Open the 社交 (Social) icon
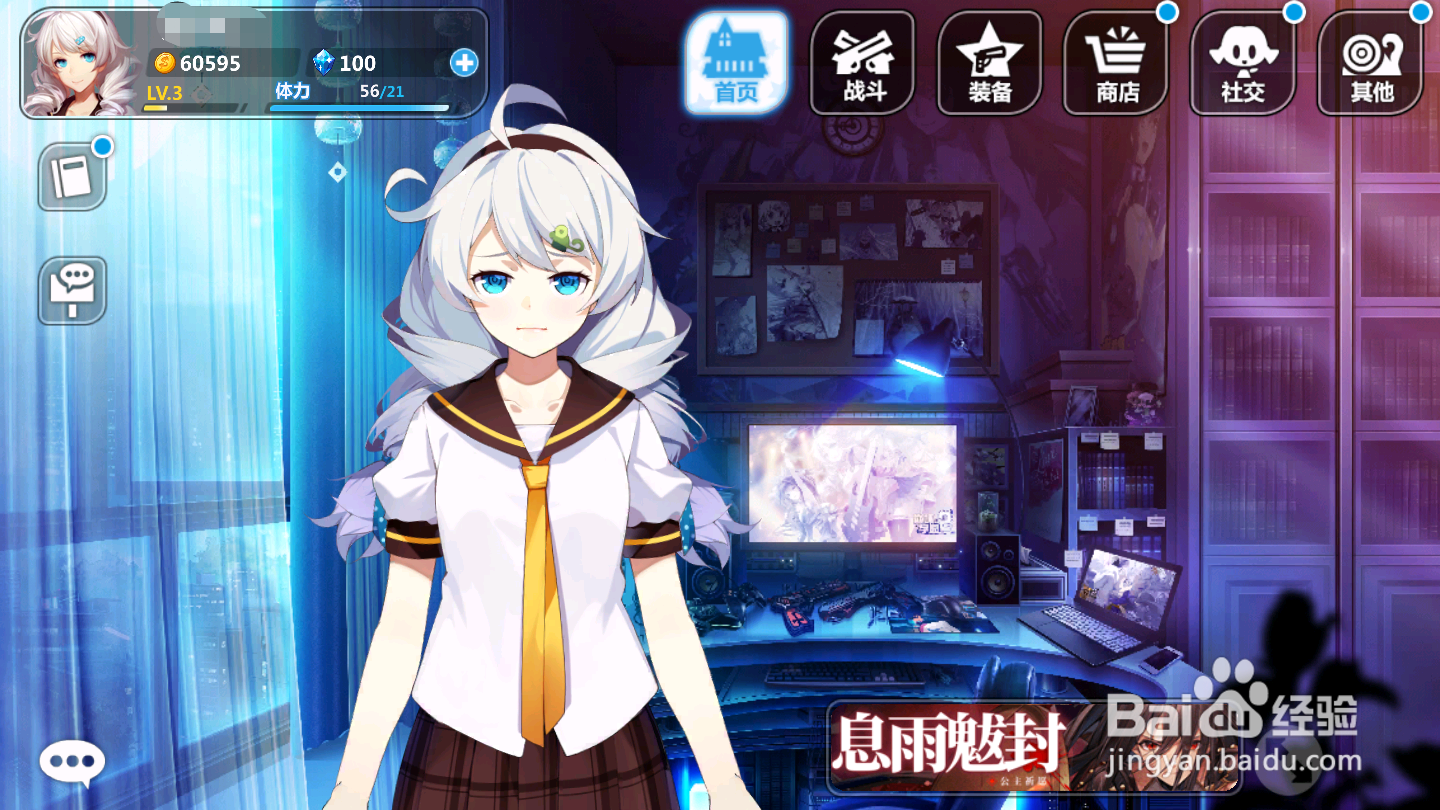The image size is (1440, 810). [1243, 62]
